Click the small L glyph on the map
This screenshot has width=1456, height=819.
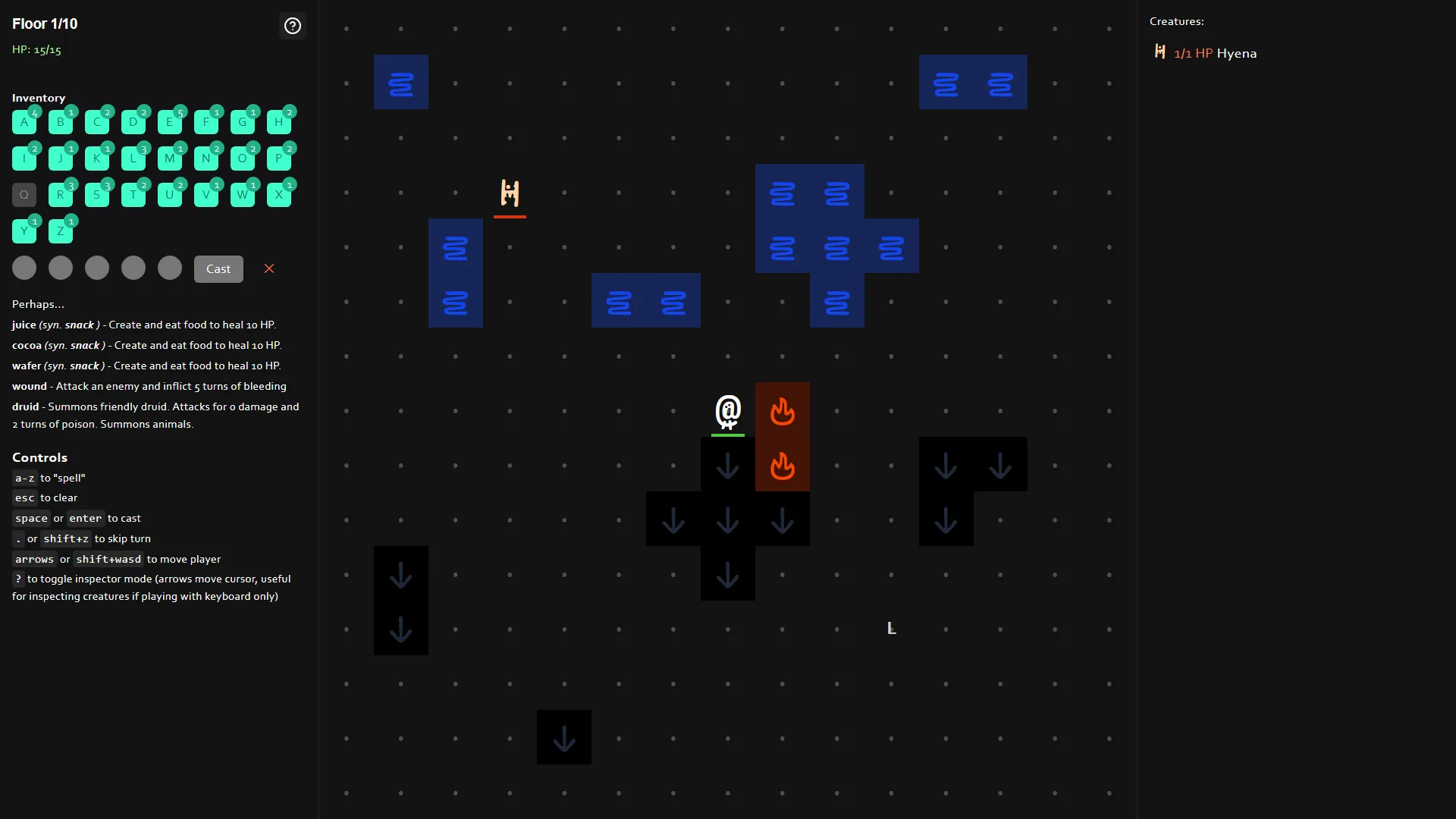tap(891, 628)
